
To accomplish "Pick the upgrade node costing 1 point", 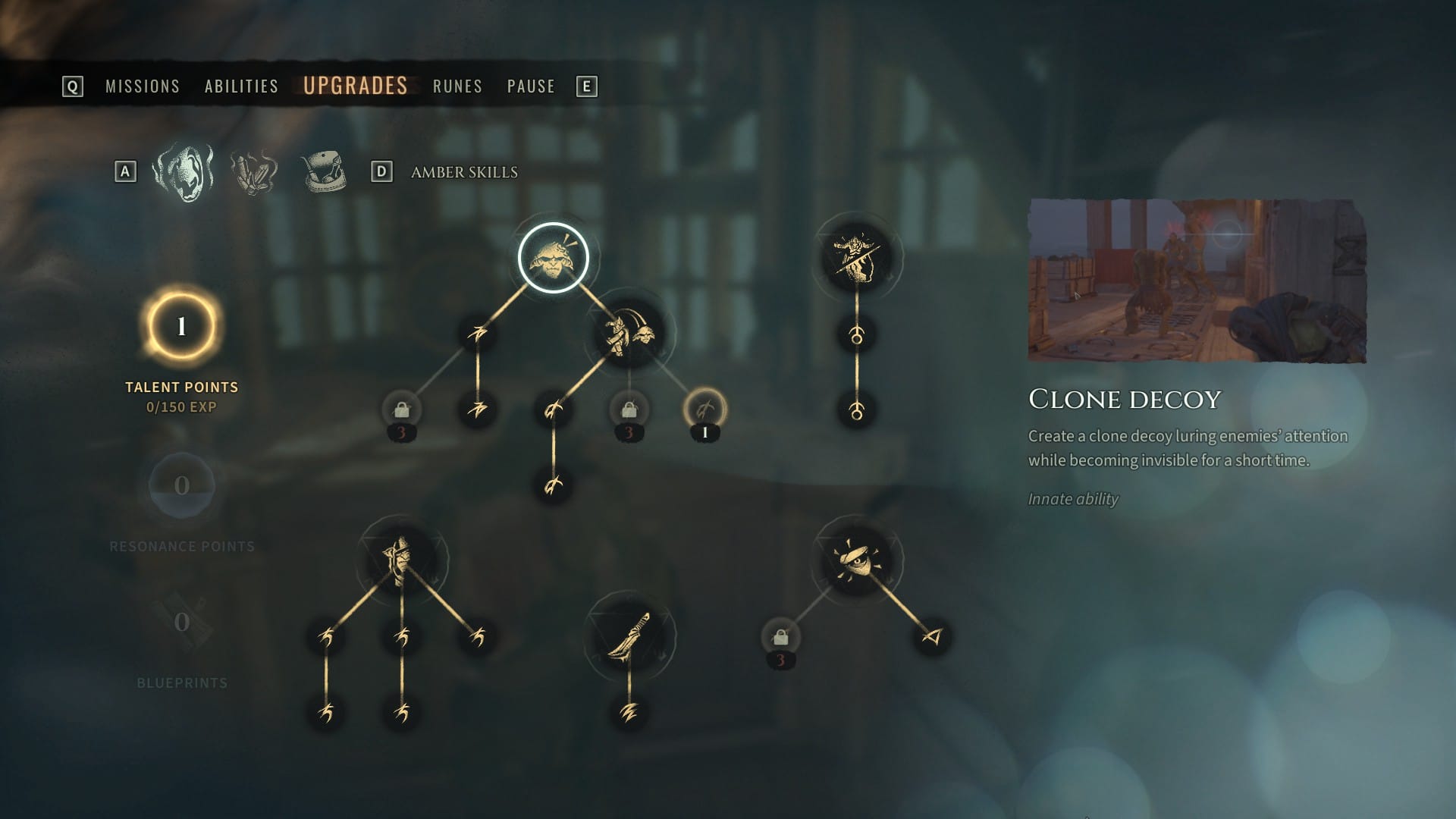I will coord(705,410).
